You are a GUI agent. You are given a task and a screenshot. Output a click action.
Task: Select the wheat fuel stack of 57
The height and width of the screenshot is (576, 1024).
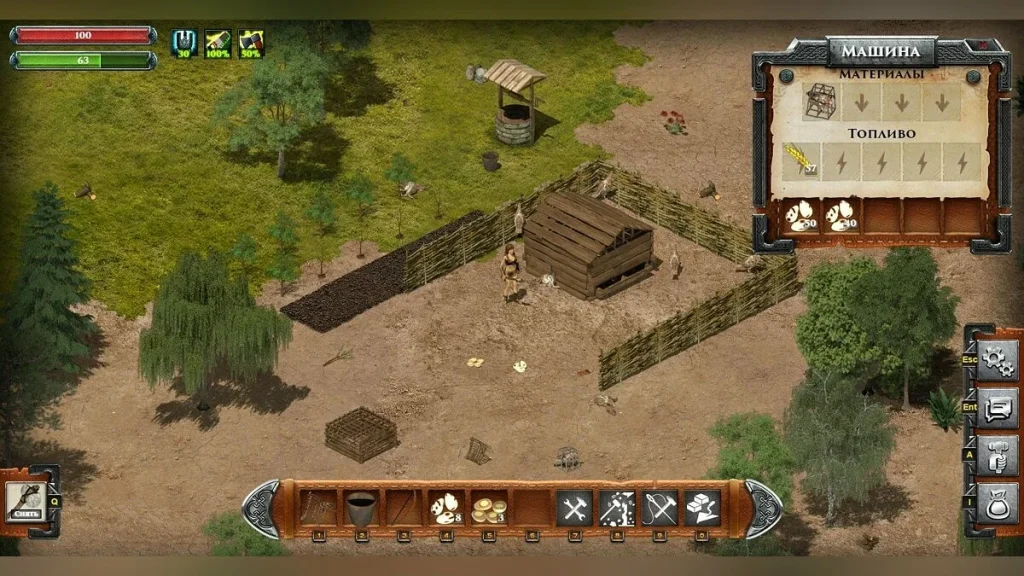pos(800,161)
